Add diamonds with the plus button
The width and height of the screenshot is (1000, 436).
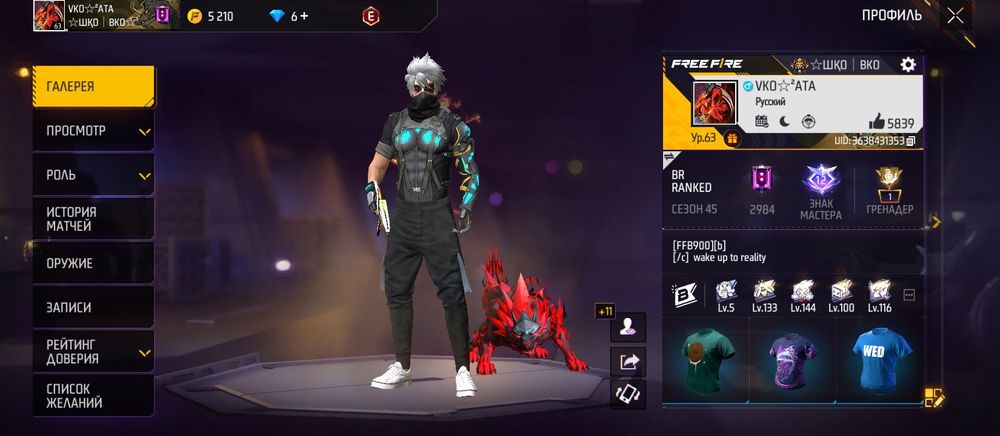point(304,16)
